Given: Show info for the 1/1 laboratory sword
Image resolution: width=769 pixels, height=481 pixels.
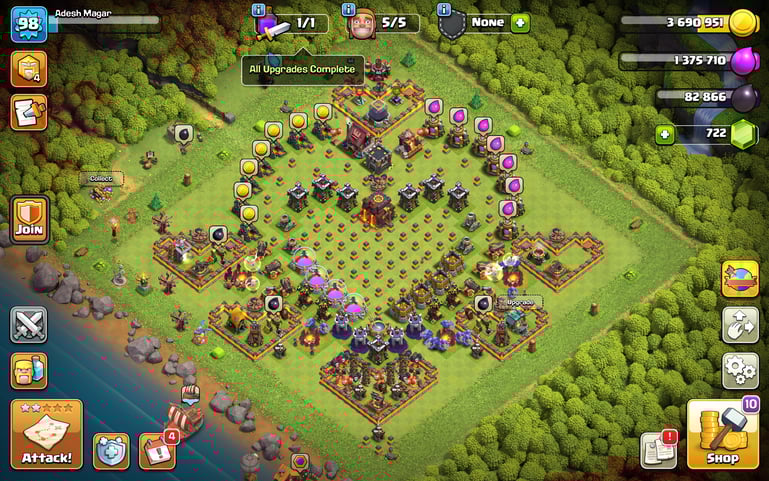Looking at the screenshot, I should (x=259, y=9).
